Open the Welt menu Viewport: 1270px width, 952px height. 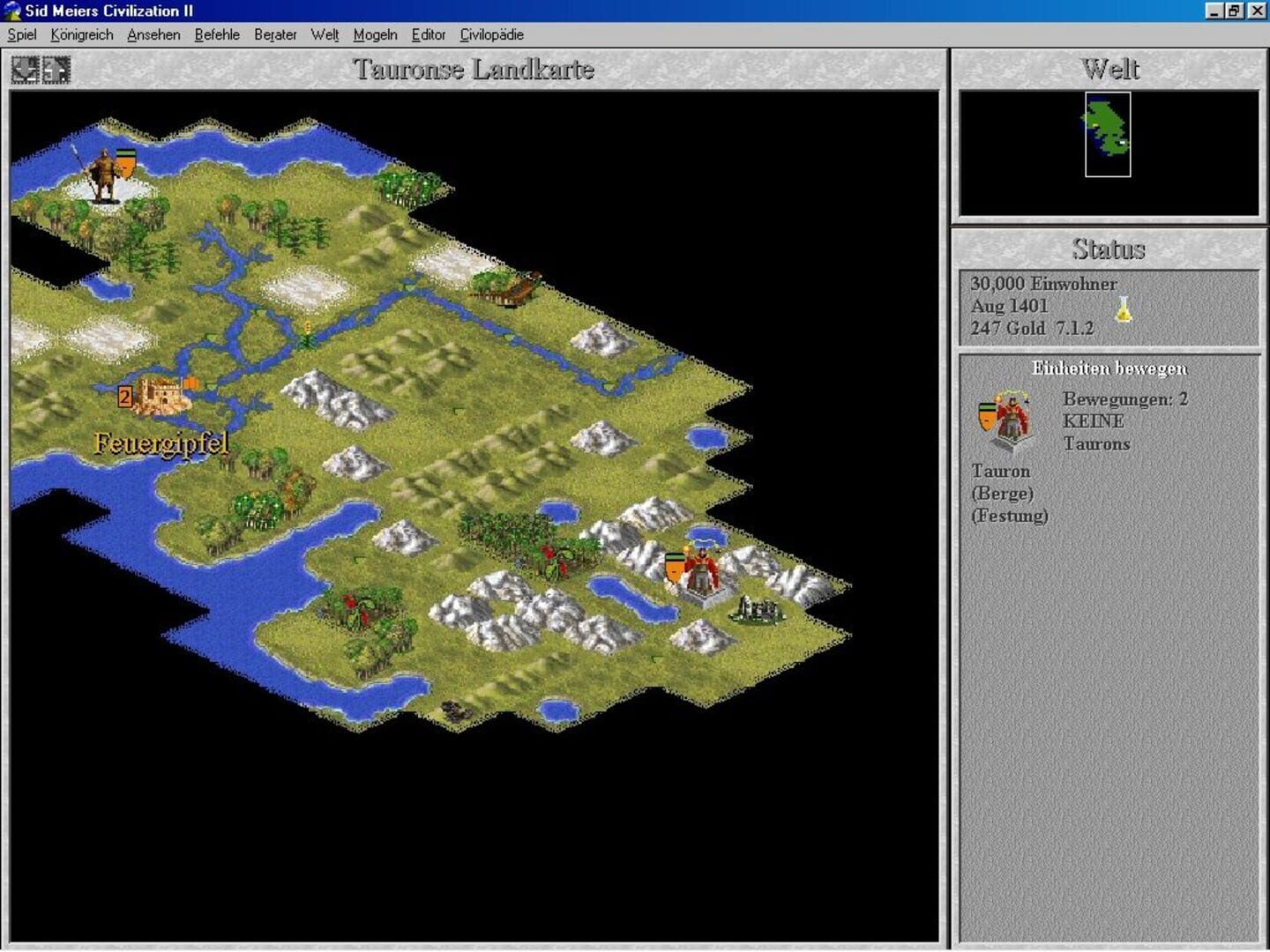[324, 34]
